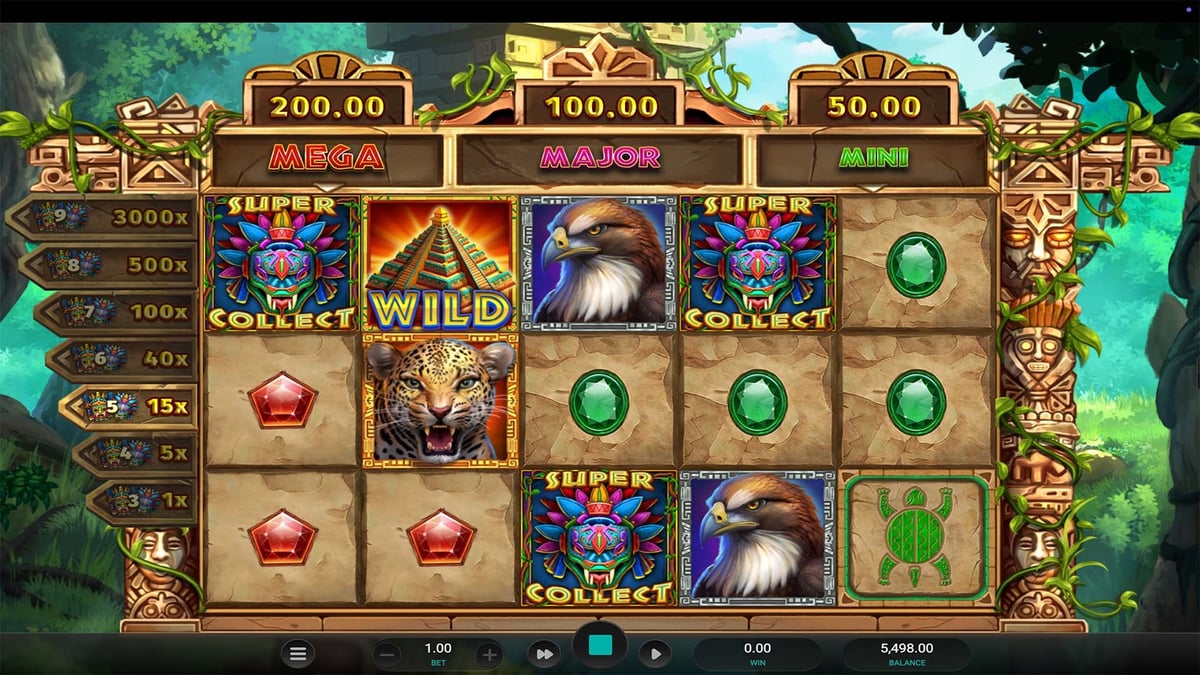The height and width of the screenshot is (675, 1200).
Task: Decrease the bet with the minus button
Action: click(388, 655)
